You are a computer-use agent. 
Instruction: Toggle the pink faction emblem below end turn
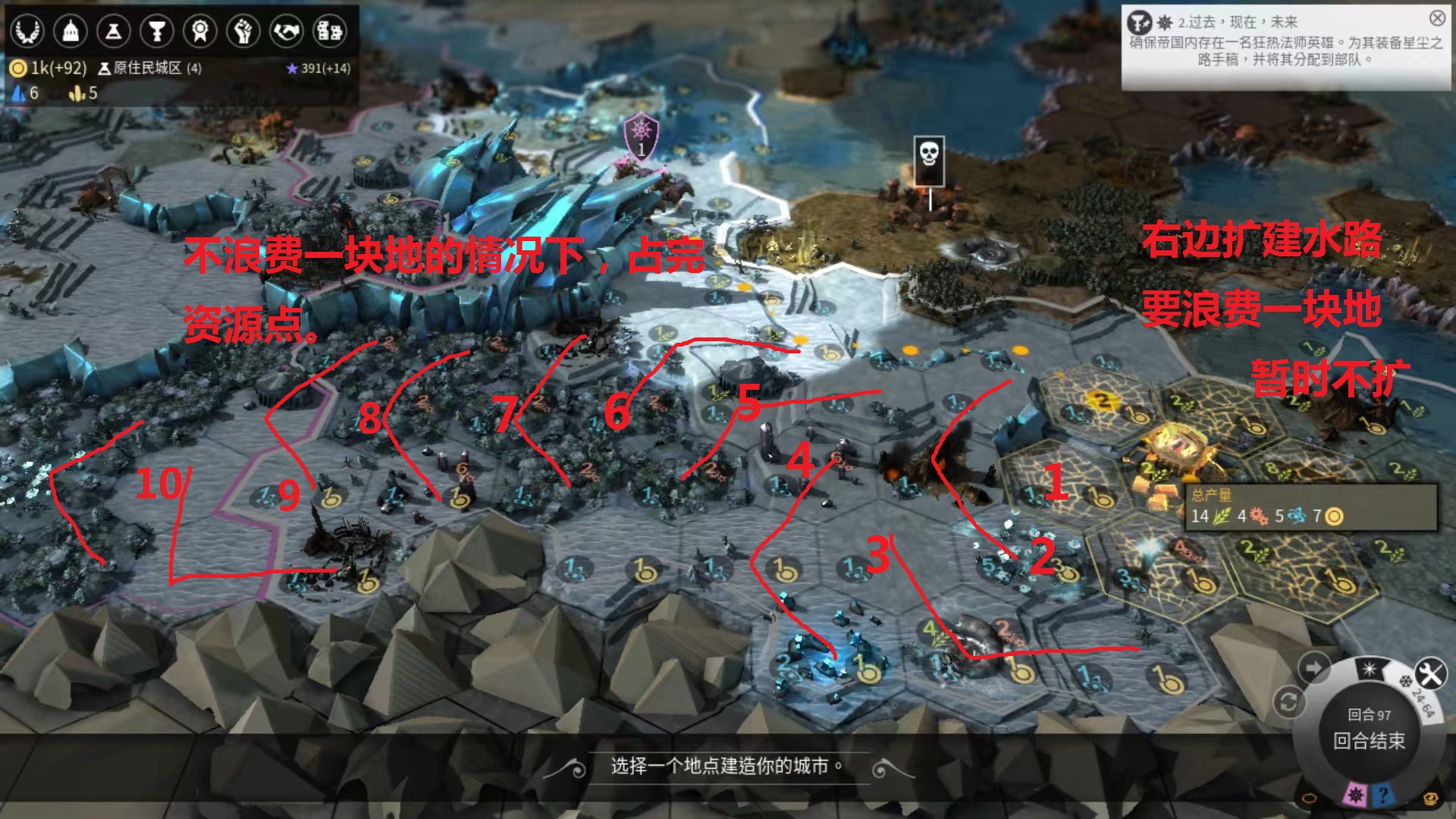click(1355, 795)
